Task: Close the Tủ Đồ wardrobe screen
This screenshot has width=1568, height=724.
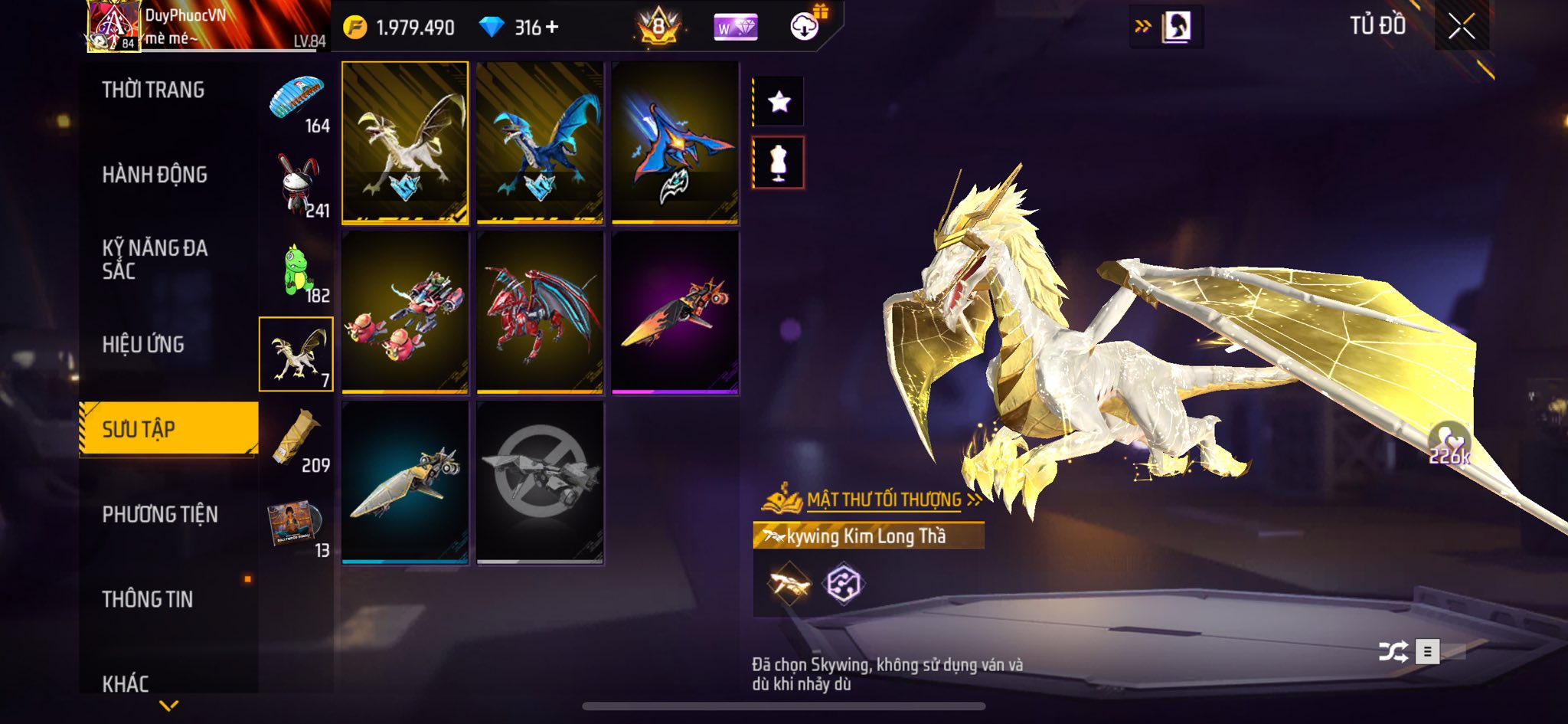Action: pos(1461,27)
